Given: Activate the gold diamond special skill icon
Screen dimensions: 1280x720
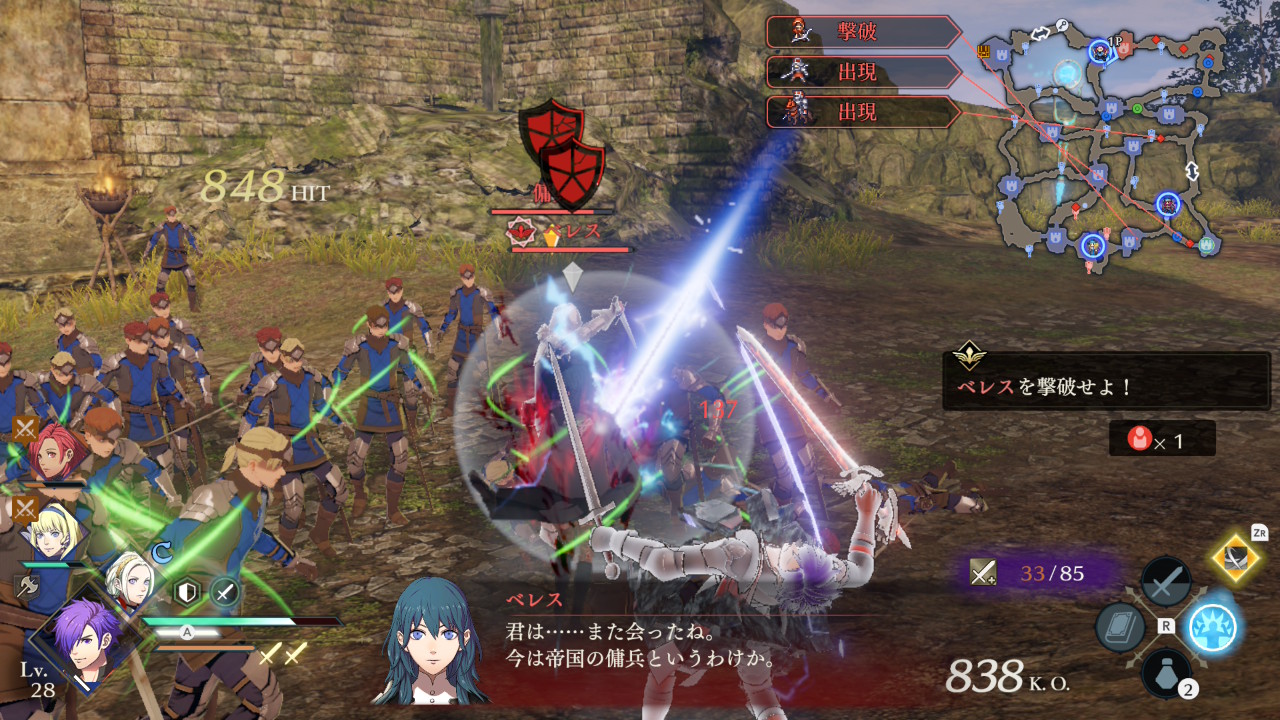Looking at the screenshot, I should (1235, 559).
